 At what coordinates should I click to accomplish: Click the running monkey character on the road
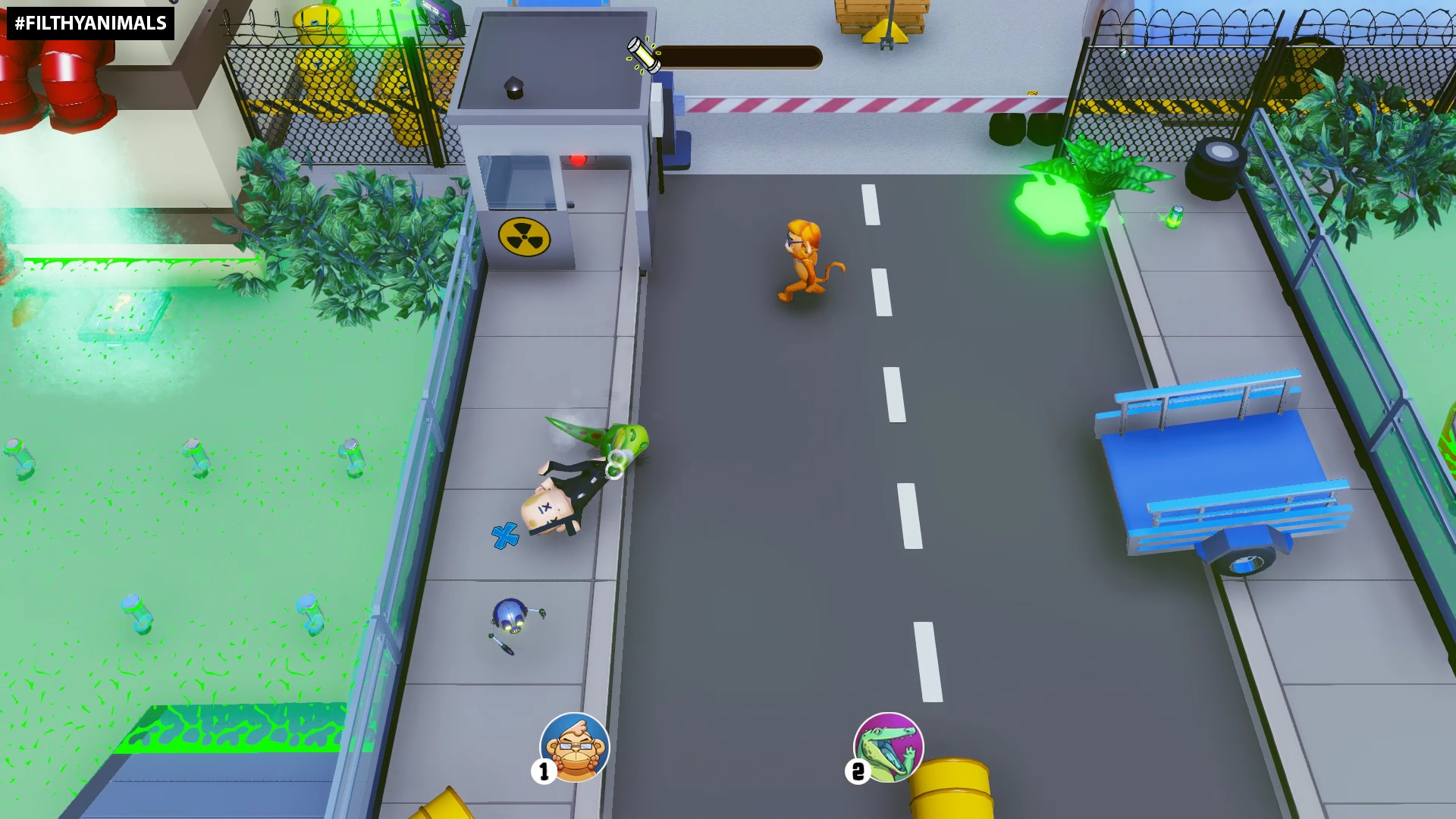[x=804, y=258]
